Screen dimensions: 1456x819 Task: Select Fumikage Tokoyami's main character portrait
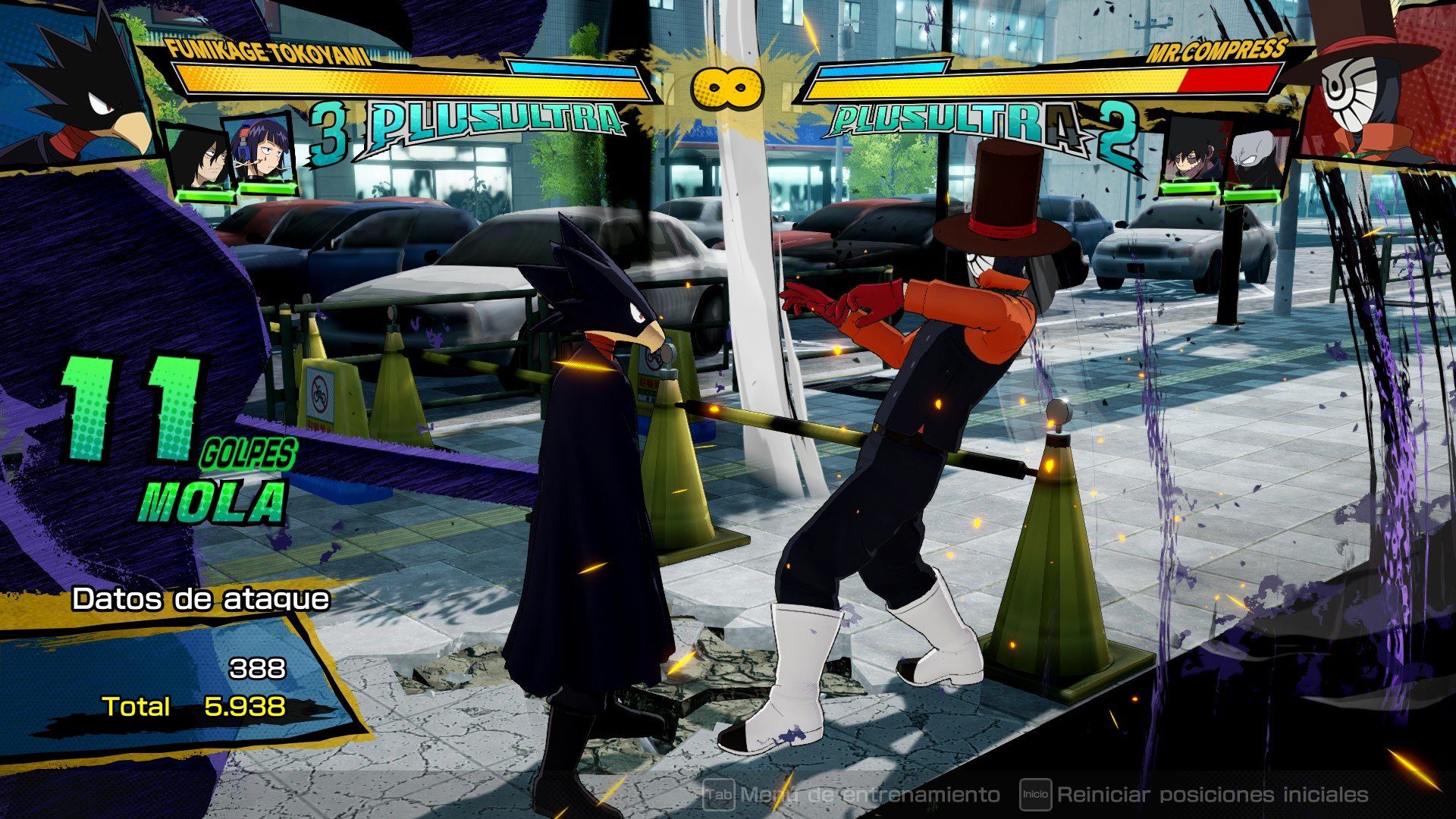click(x=76, y=83)
